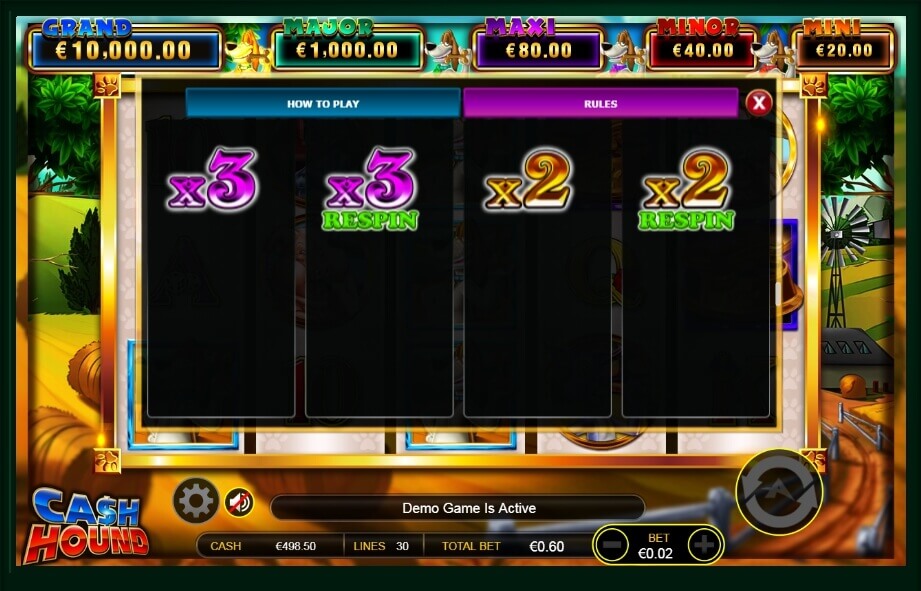The height and width of the screenshot is (591, 921).
Task: Decrease the bet with the minus button
Action: (x=612, y=545)
